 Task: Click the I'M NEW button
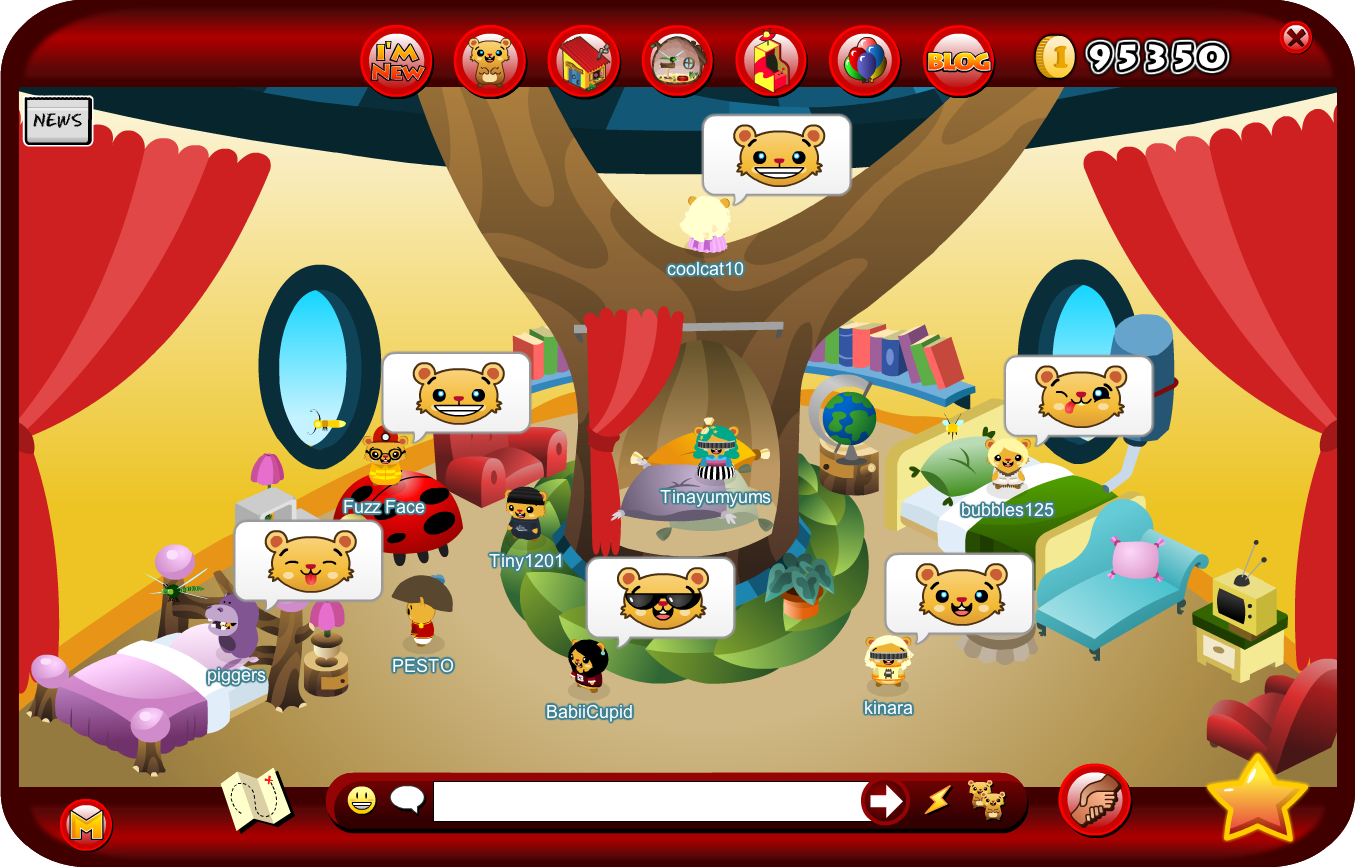point(395,60)
